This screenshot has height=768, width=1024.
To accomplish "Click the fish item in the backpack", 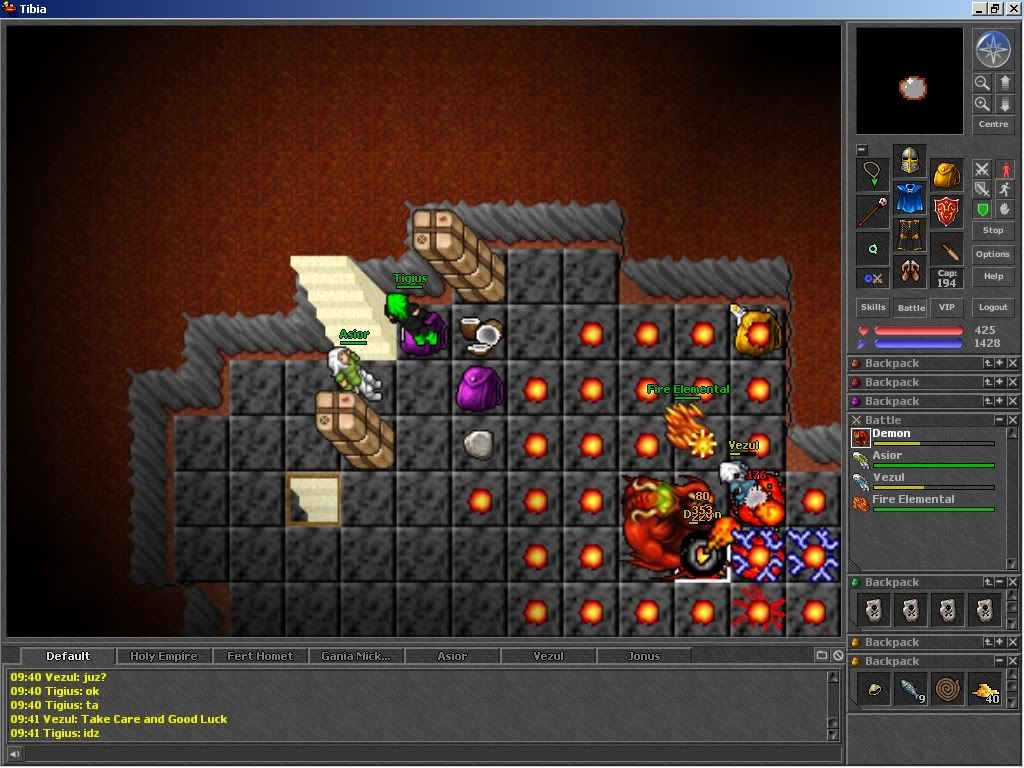I will pyautogui.click(x=909, y=689).
